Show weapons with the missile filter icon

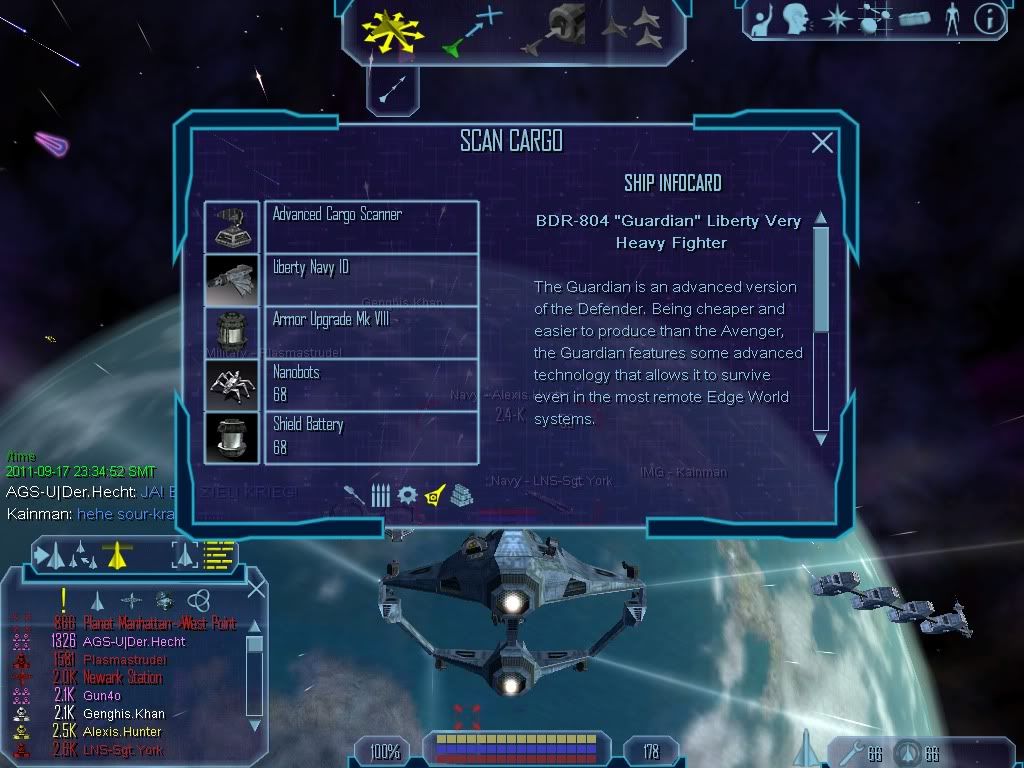(x=354, y=494)
